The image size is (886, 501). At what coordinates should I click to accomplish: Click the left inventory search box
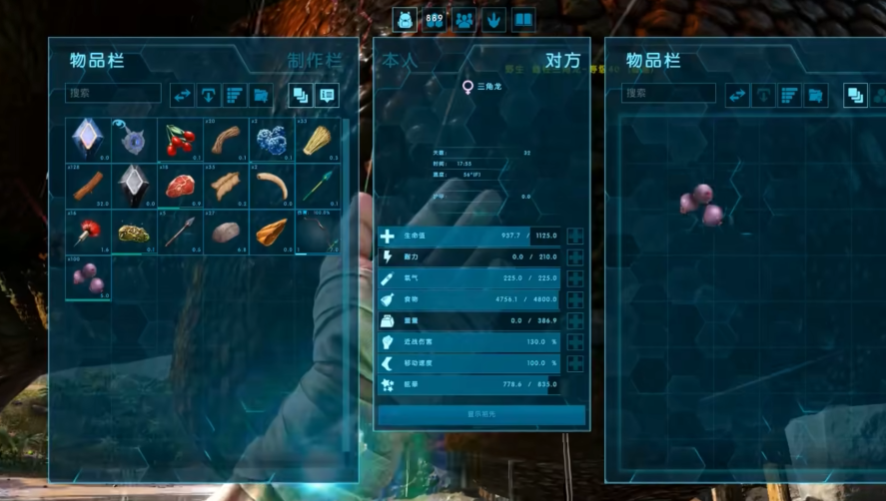(x=113, y=94)
